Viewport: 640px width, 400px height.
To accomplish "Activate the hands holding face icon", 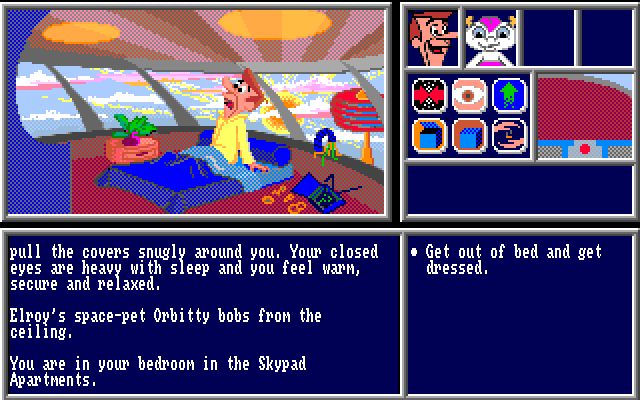I will [507, 134].
